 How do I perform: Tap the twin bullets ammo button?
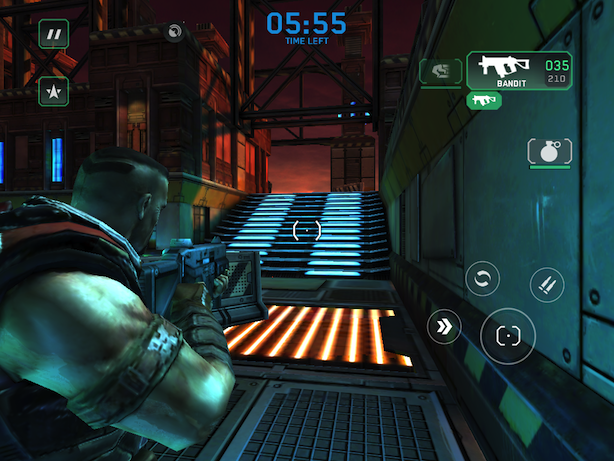click(546, 284)
